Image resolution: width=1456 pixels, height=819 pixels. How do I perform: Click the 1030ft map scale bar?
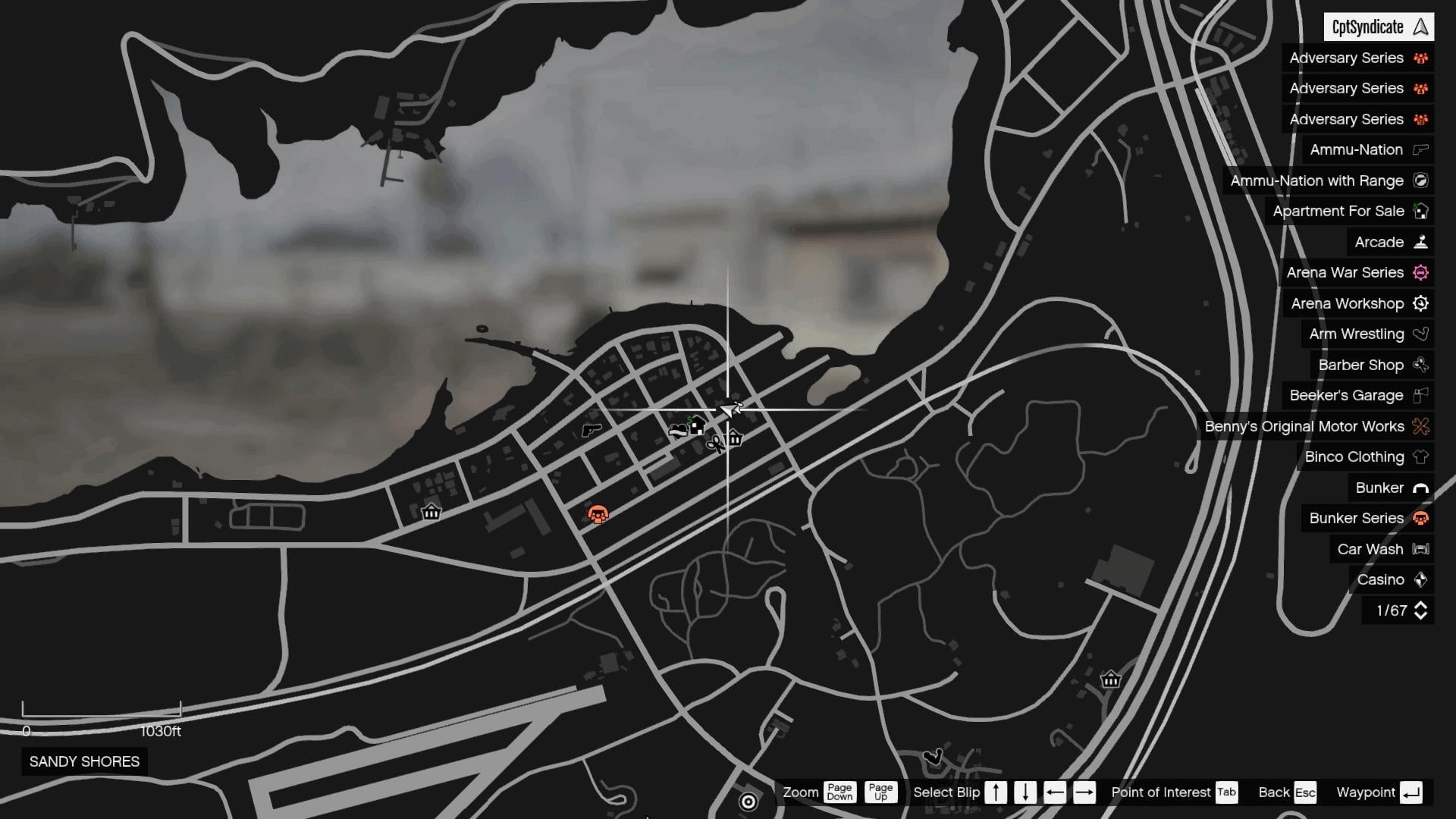(102, 714)
